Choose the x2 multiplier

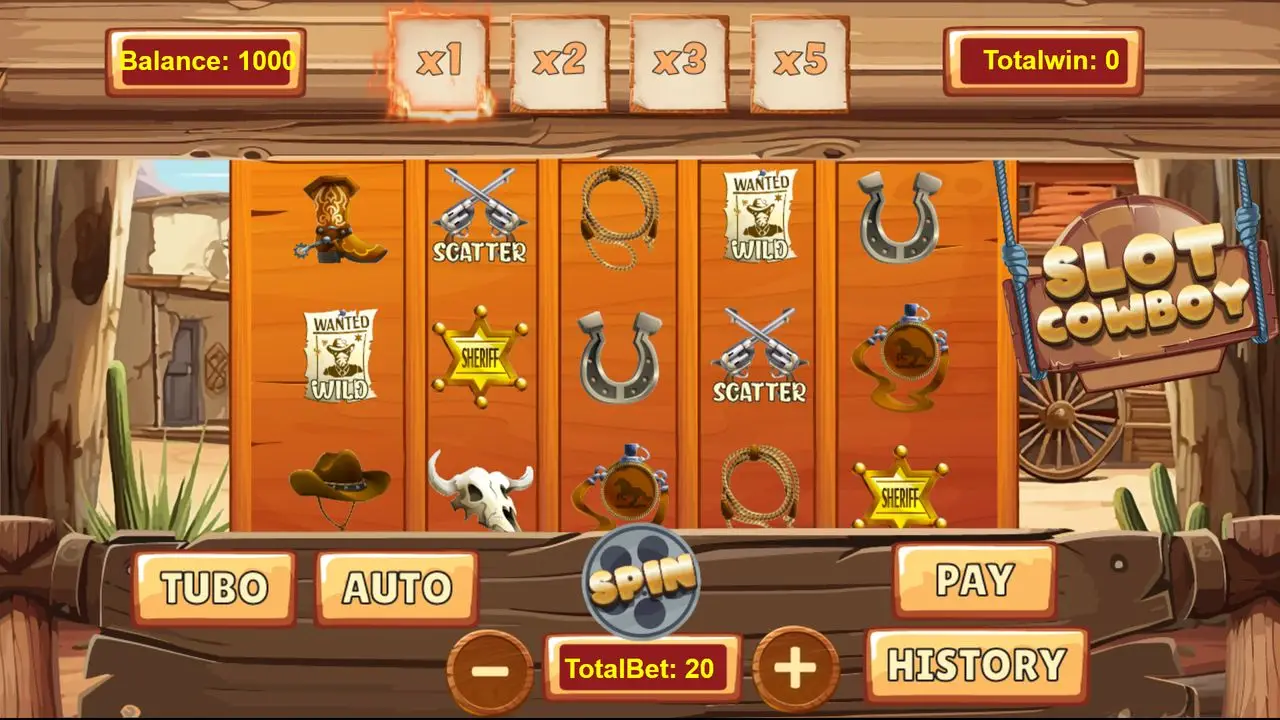[559, 62]
